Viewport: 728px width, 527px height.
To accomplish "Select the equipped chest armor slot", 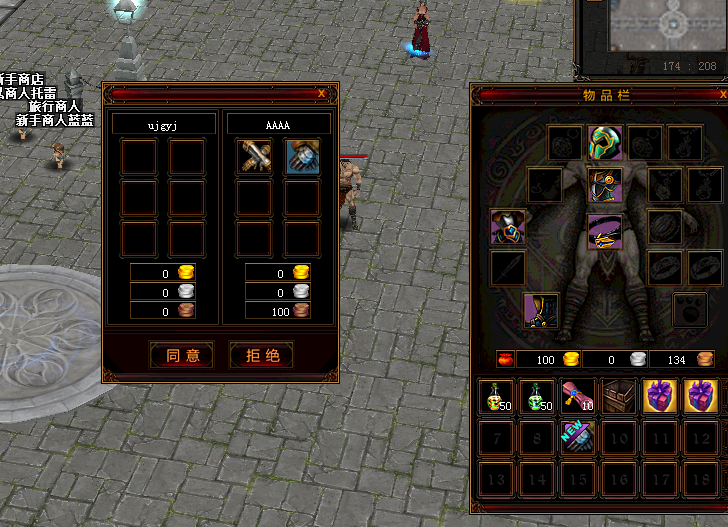I will point(604,185).
